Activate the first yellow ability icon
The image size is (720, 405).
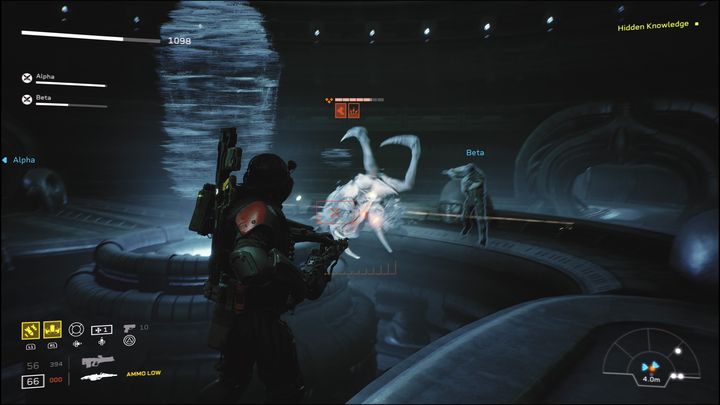coord(31,328)
